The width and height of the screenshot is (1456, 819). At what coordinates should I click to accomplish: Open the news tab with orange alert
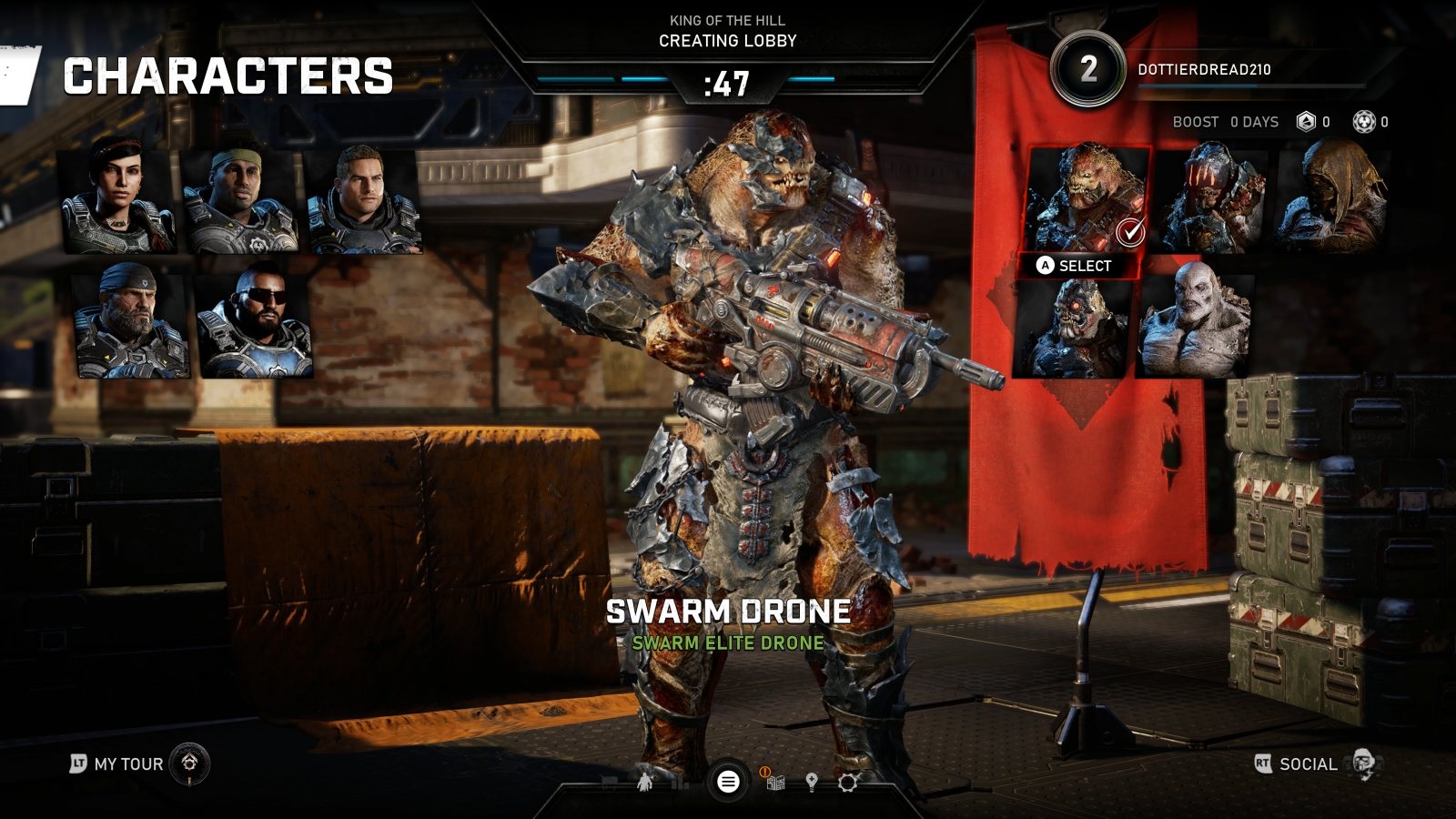(x=775, y=783)
